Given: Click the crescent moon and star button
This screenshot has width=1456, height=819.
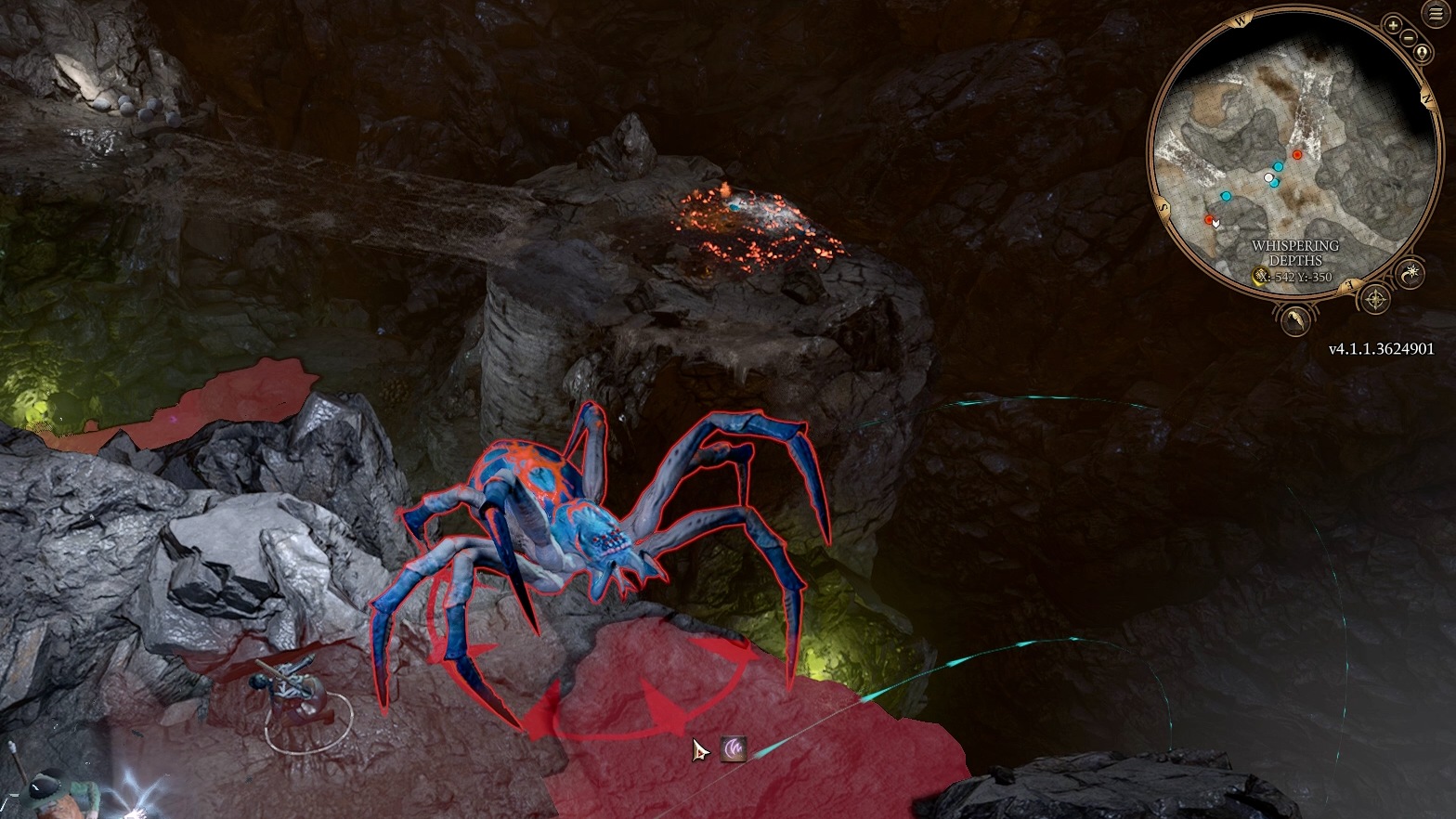Looking at the screenshot, I should (1410, 273).
